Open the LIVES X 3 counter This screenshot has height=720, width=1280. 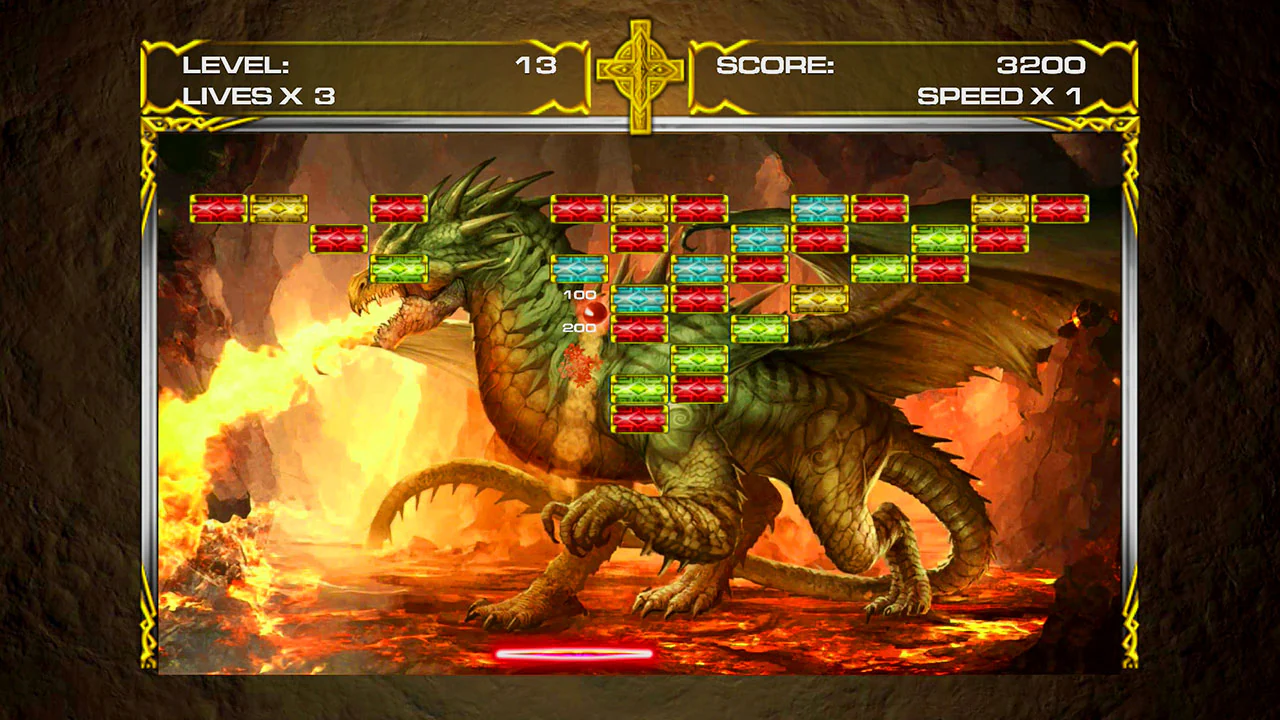pyautogui.click(x=258, y=96)
